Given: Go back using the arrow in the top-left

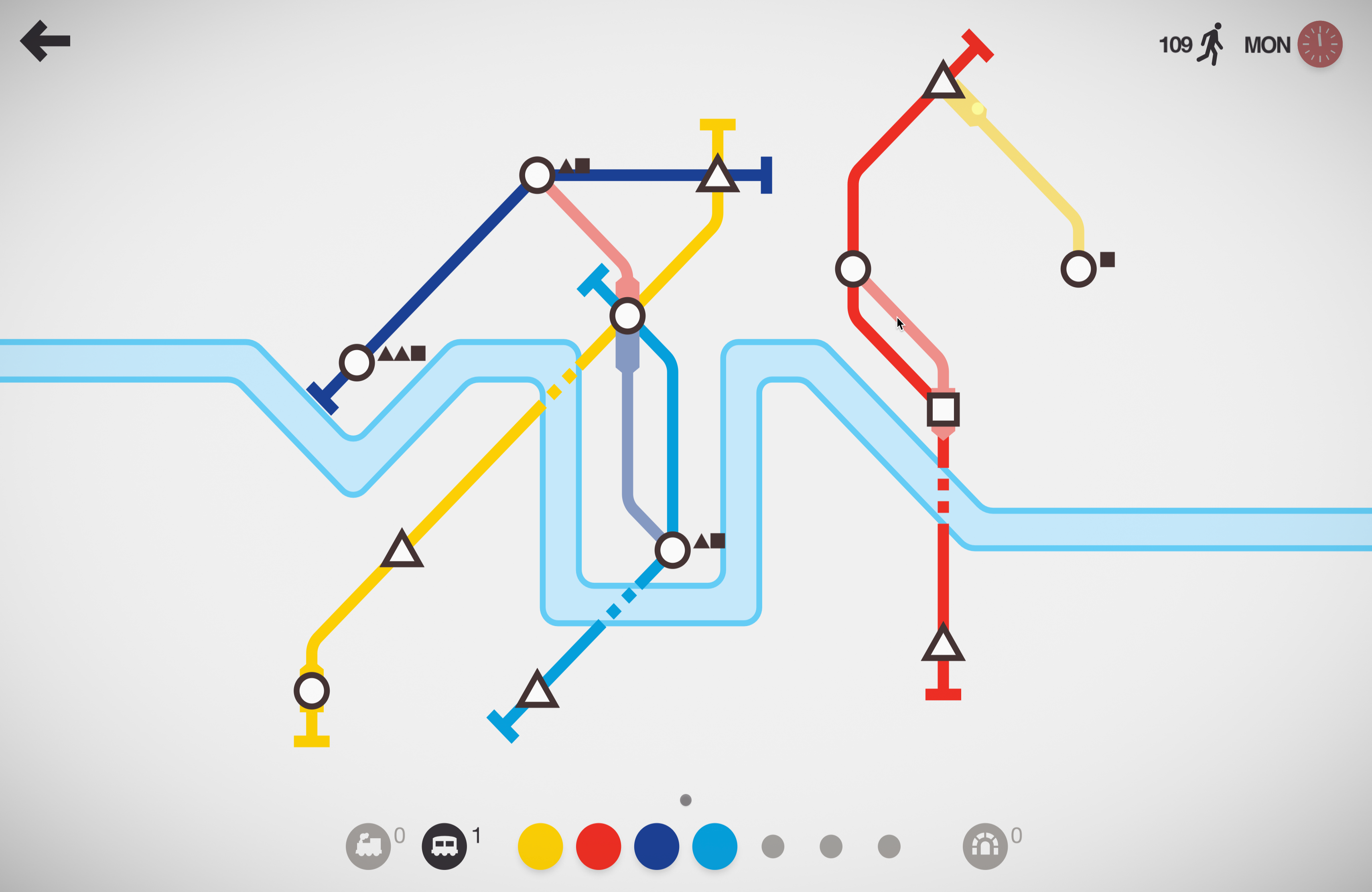Looking at the screenshot, I should (x=45, y=41).
